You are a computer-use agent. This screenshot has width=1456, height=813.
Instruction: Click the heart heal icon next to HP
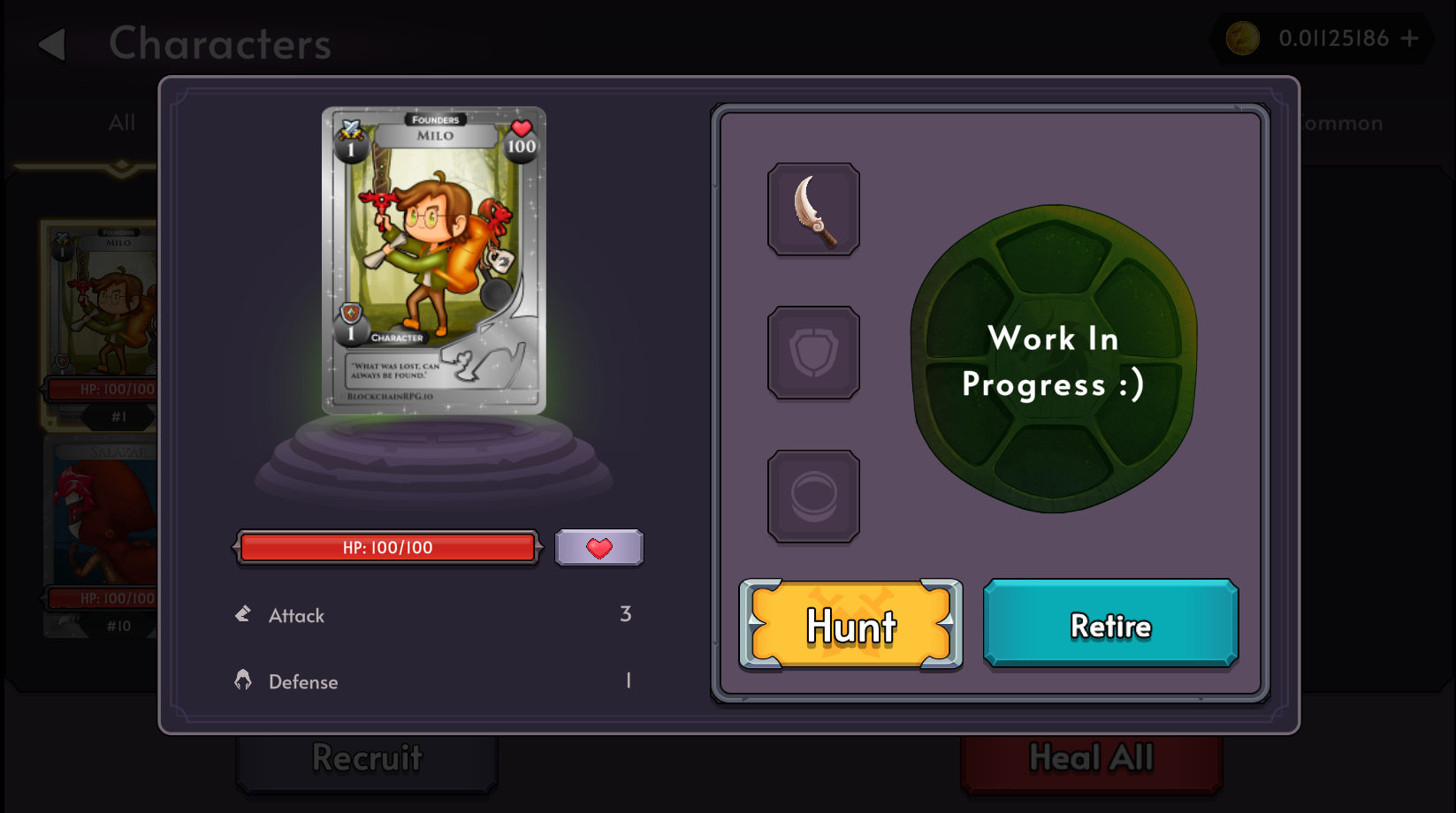(x=598, y=547)
